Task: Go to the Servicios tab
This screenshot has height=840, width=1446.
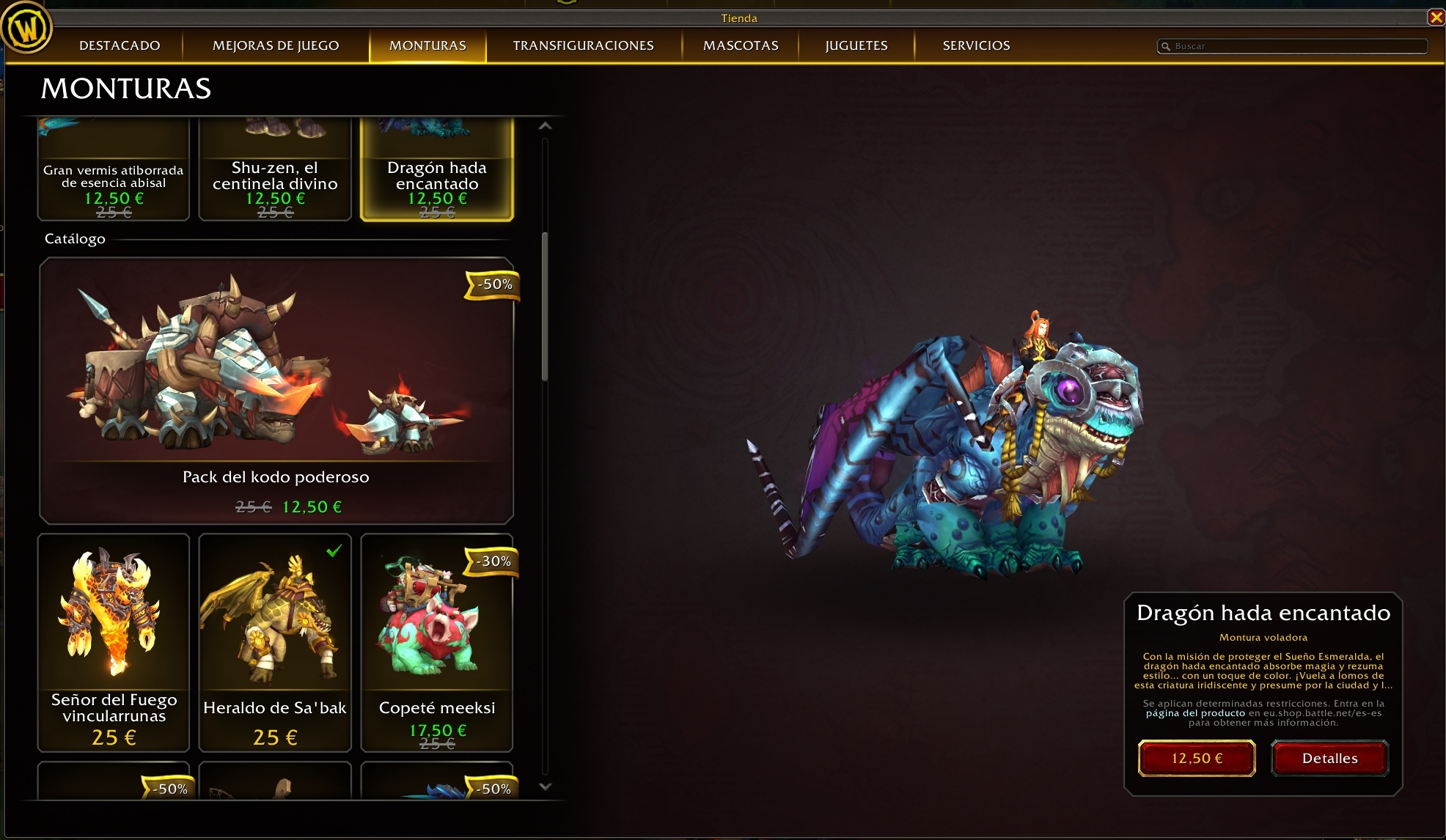Action: pyautogui.click(x=976, y=45)
